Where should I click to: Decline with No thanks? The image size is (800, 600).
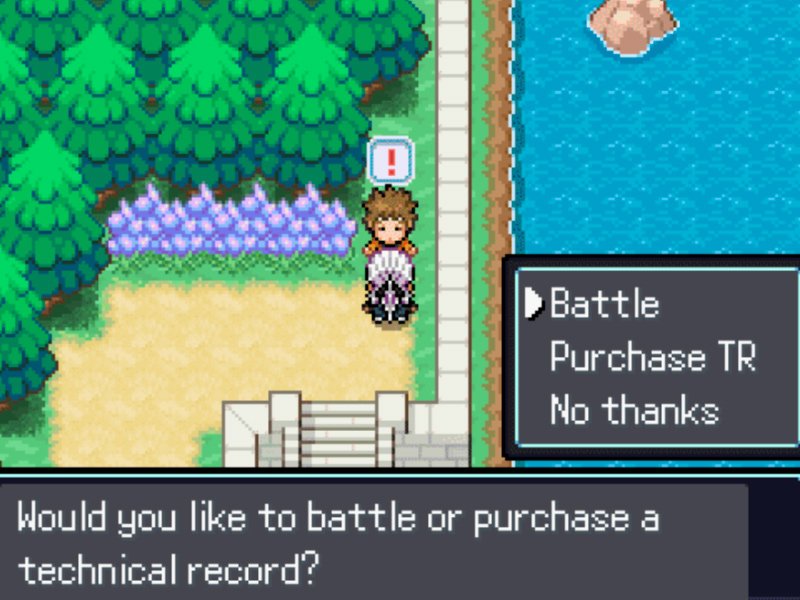[x=634, y=410]
